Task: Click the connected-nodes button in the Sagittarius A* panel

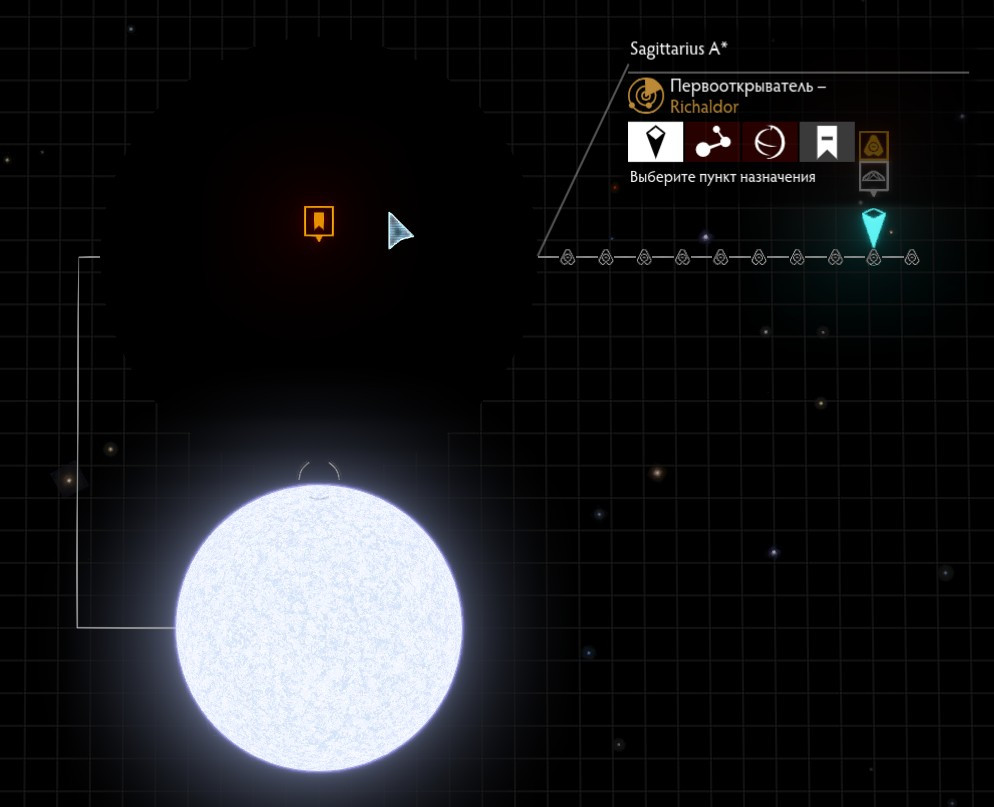Action: tap(713, 142)
